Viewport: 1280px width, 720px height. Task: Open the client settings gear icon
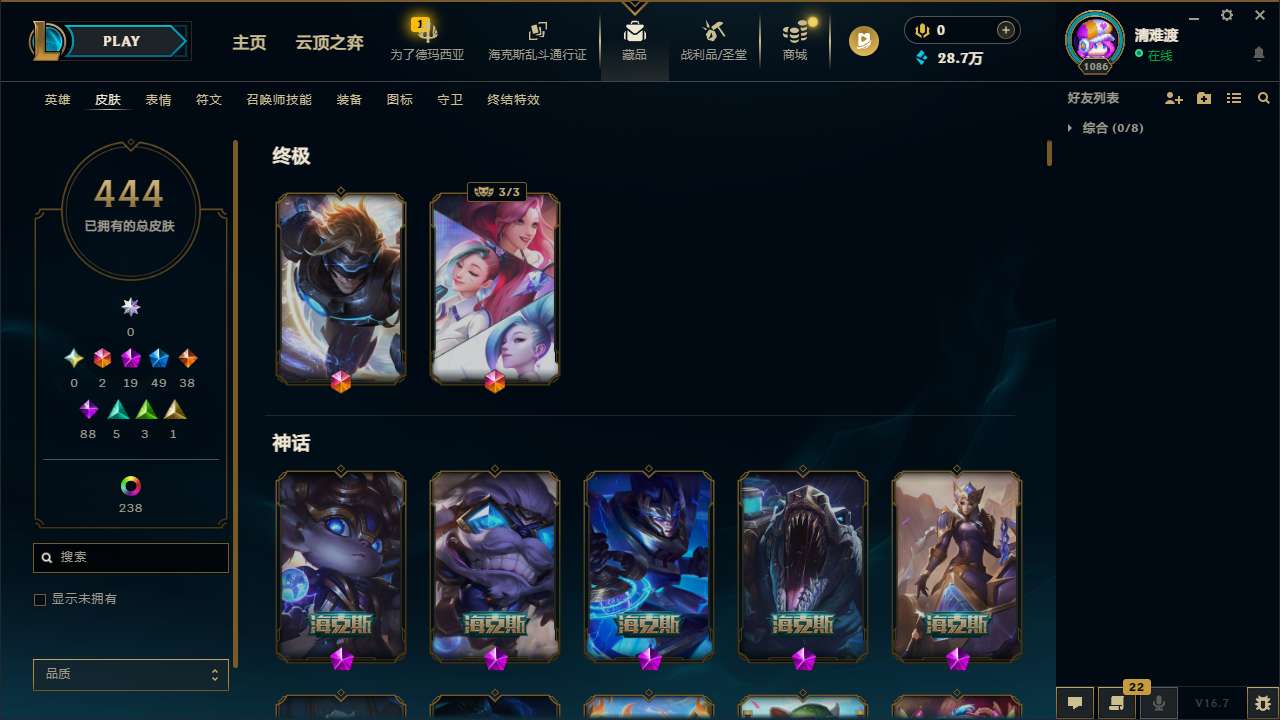[1226, 16]
